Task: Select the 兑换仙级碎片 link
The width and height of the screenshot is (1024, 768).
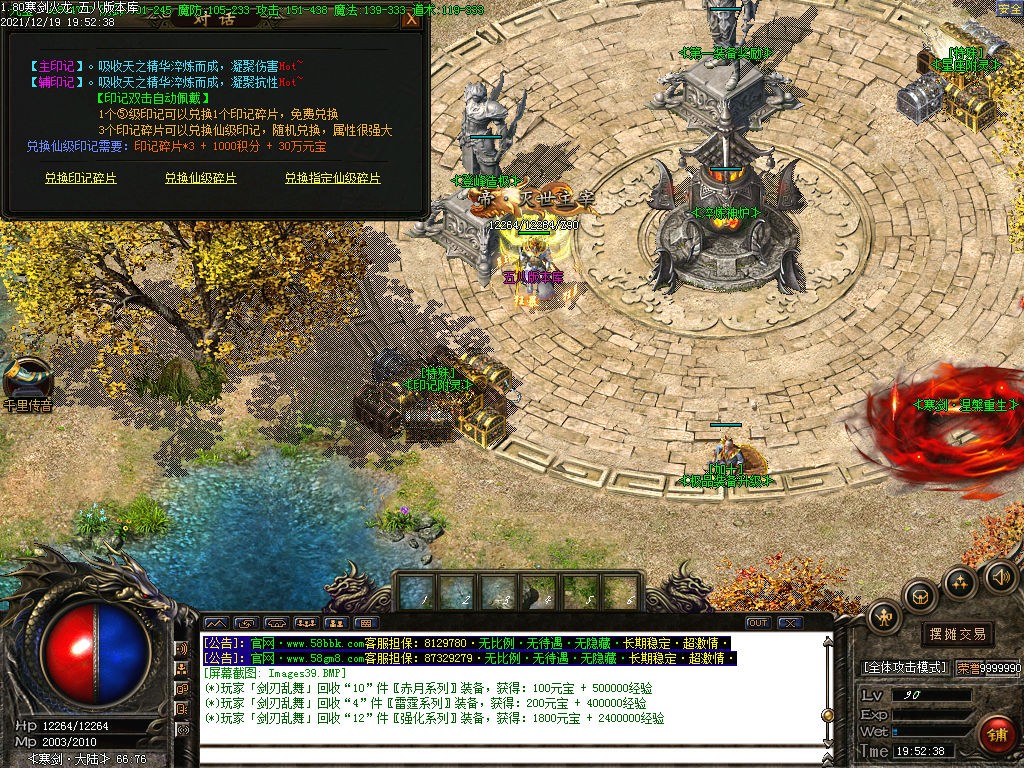Action: pyautogui.click(x=201, y=178)
